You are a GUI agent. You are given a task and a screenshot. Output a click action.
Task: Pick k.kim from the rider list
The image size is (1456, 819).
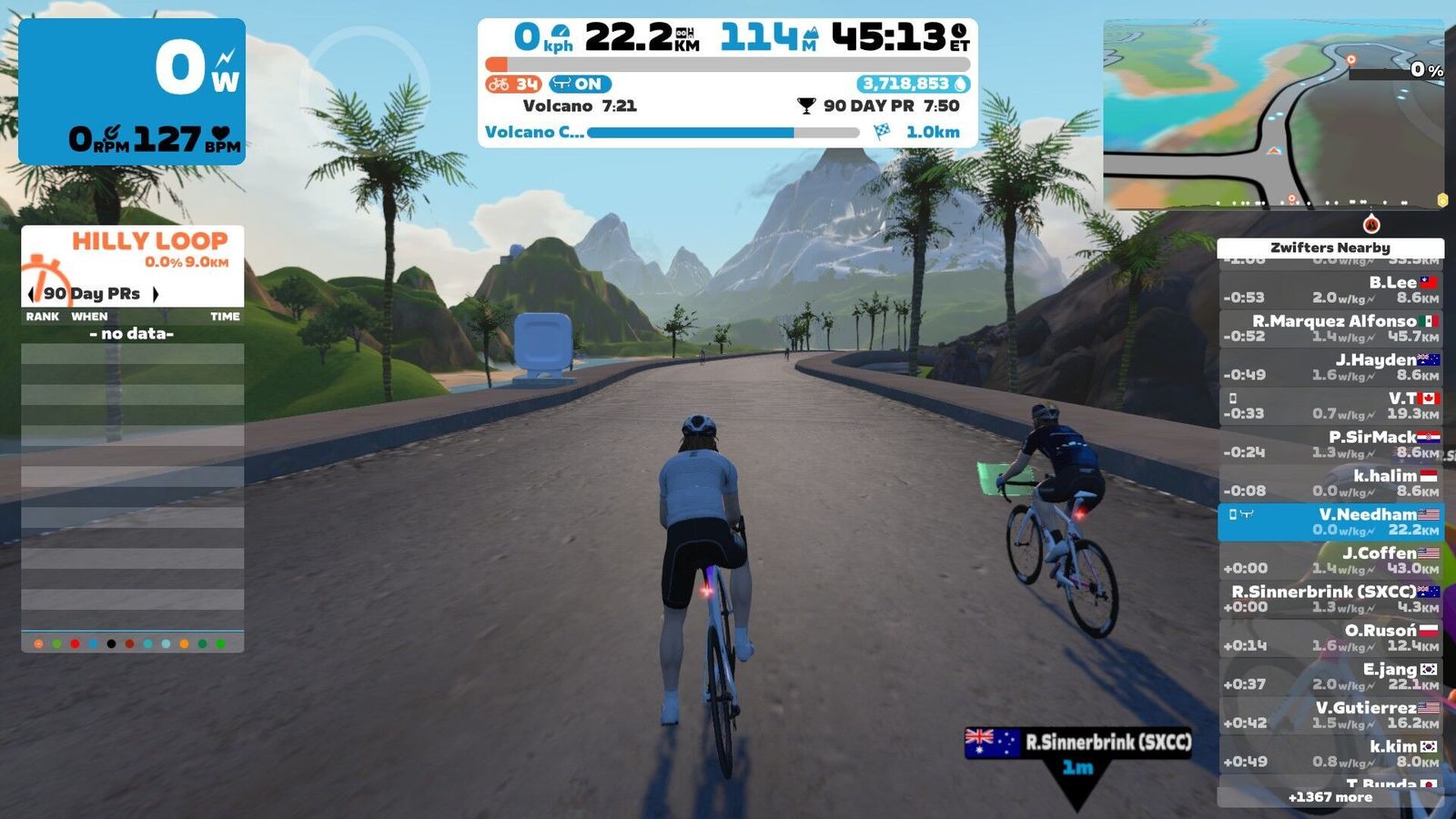pos(1330,753)
